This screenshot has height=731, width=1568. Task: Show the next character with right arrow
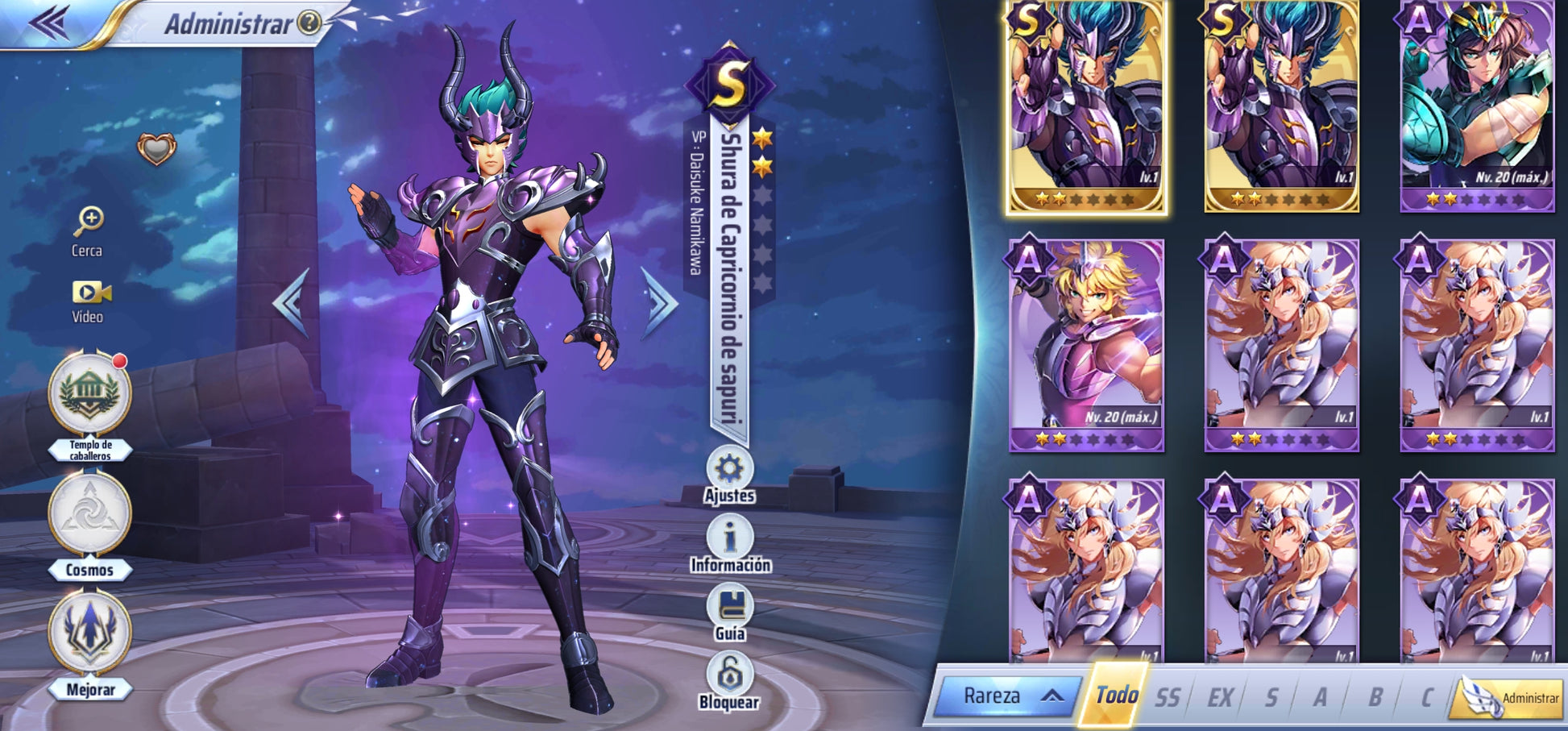pyautogui.click(x=660, y=302)
